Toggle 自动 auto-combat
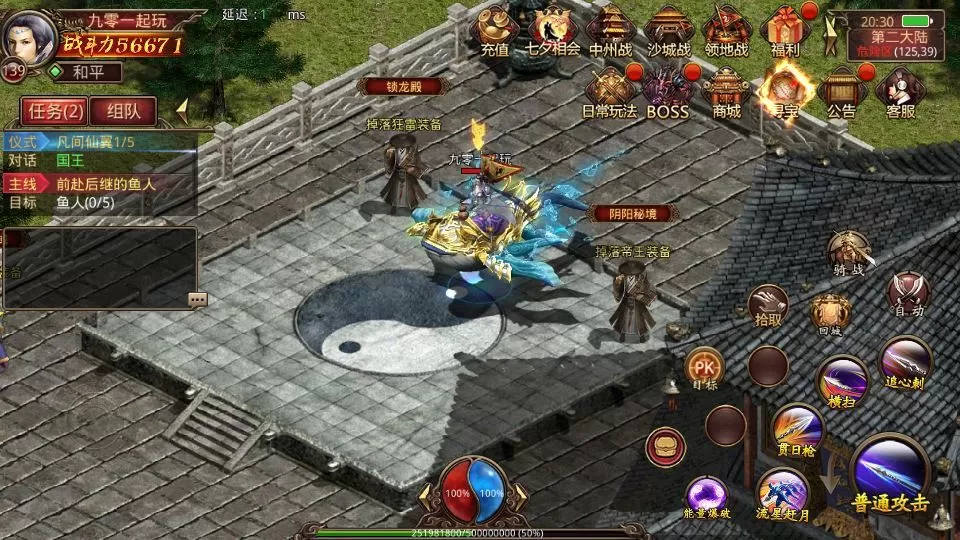Screen dimensions: 960x540 (909, 294)
